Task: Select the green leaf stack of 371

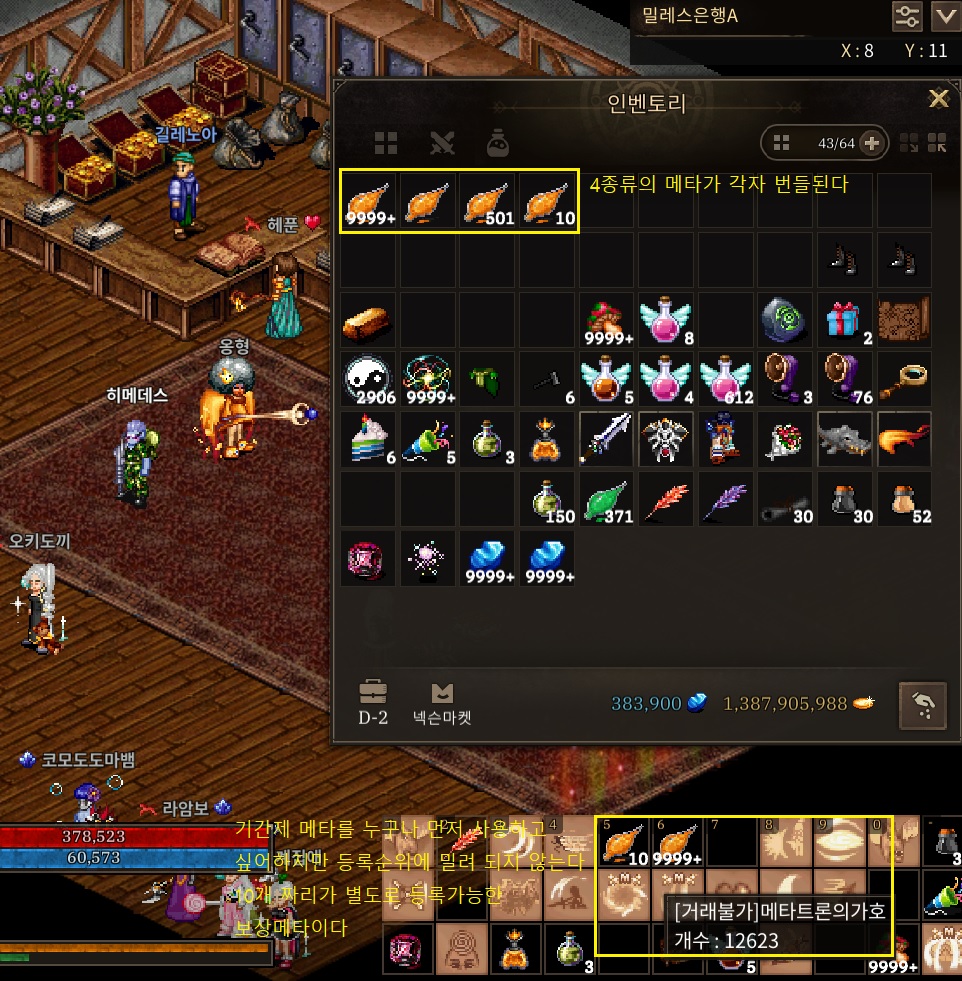Action: click(607, 499)
